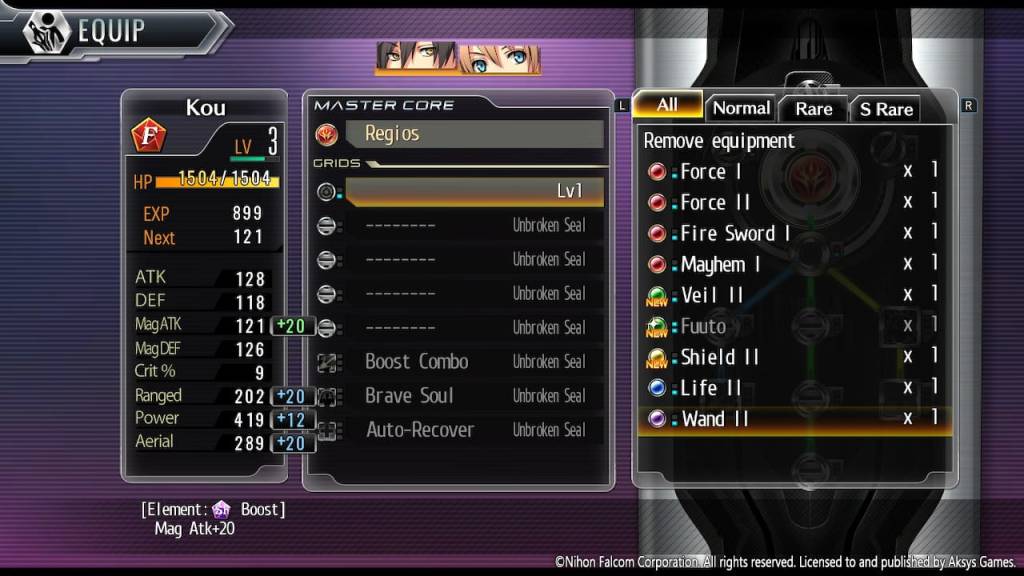Select Kou's character portrait
This screenshot has height=576, width=1024.
tap(416, 58)
